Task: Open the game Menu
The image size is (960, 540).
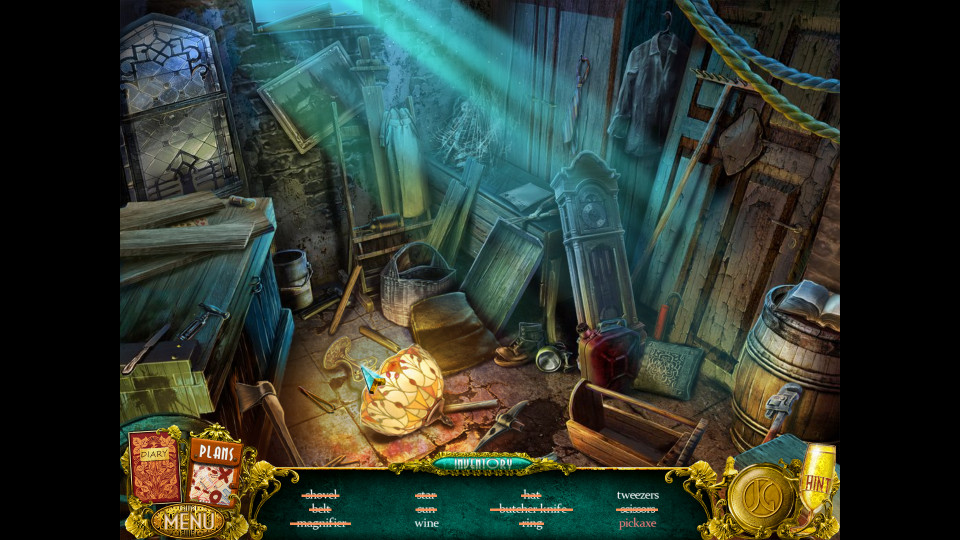Action: [x=186, y=521]
